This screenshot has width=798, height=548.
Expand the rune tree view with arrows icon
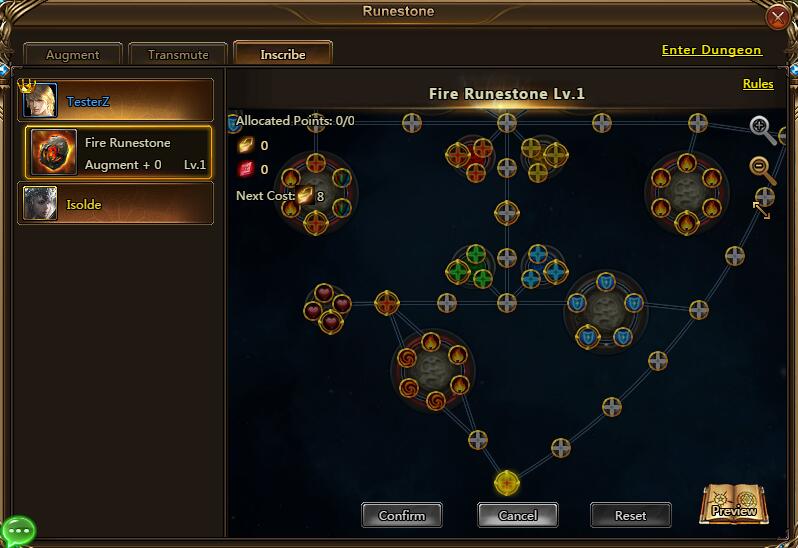[x=762, y=210]
